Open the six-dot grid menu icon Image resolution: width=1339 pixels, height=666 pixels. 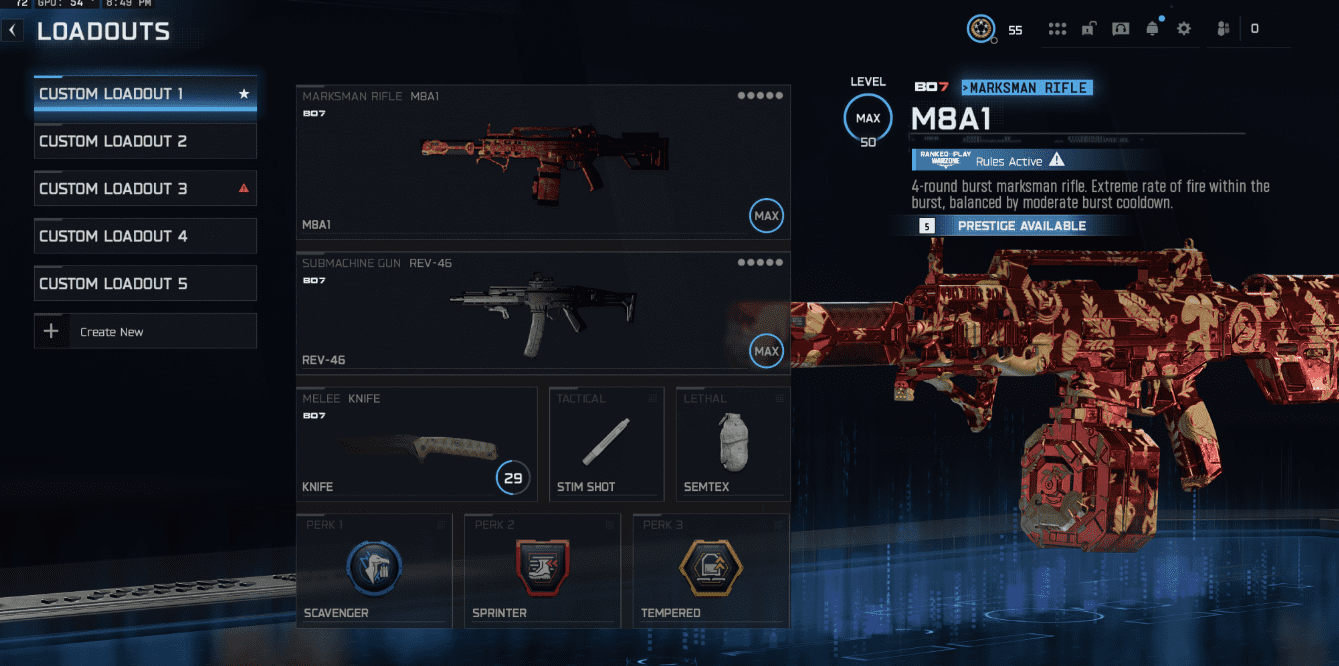[x=1057, y=29]
